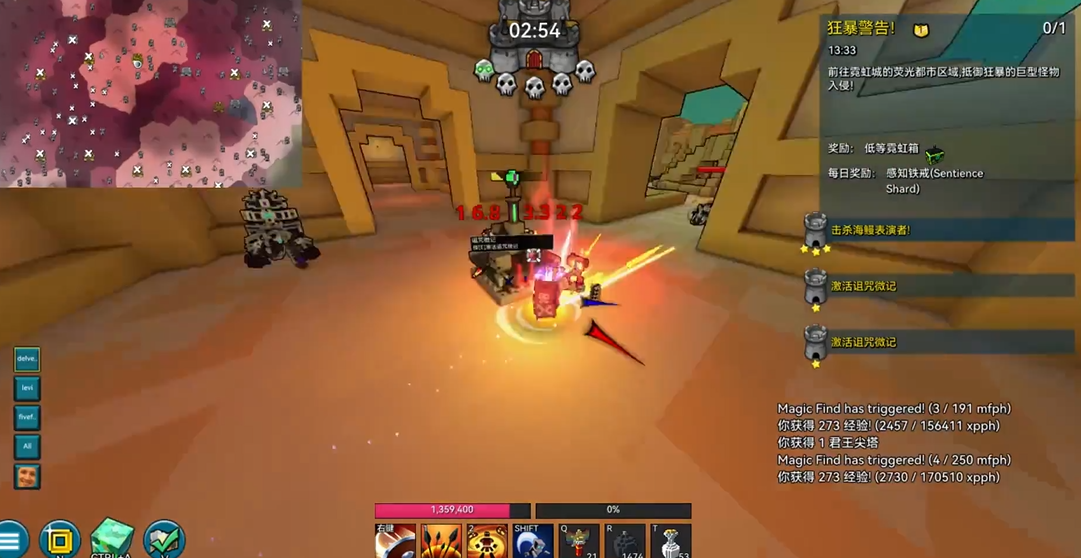The width and height of the screenshot is (1081, 558).
Task: Use the spear volley ability
Action: point(440,542)
